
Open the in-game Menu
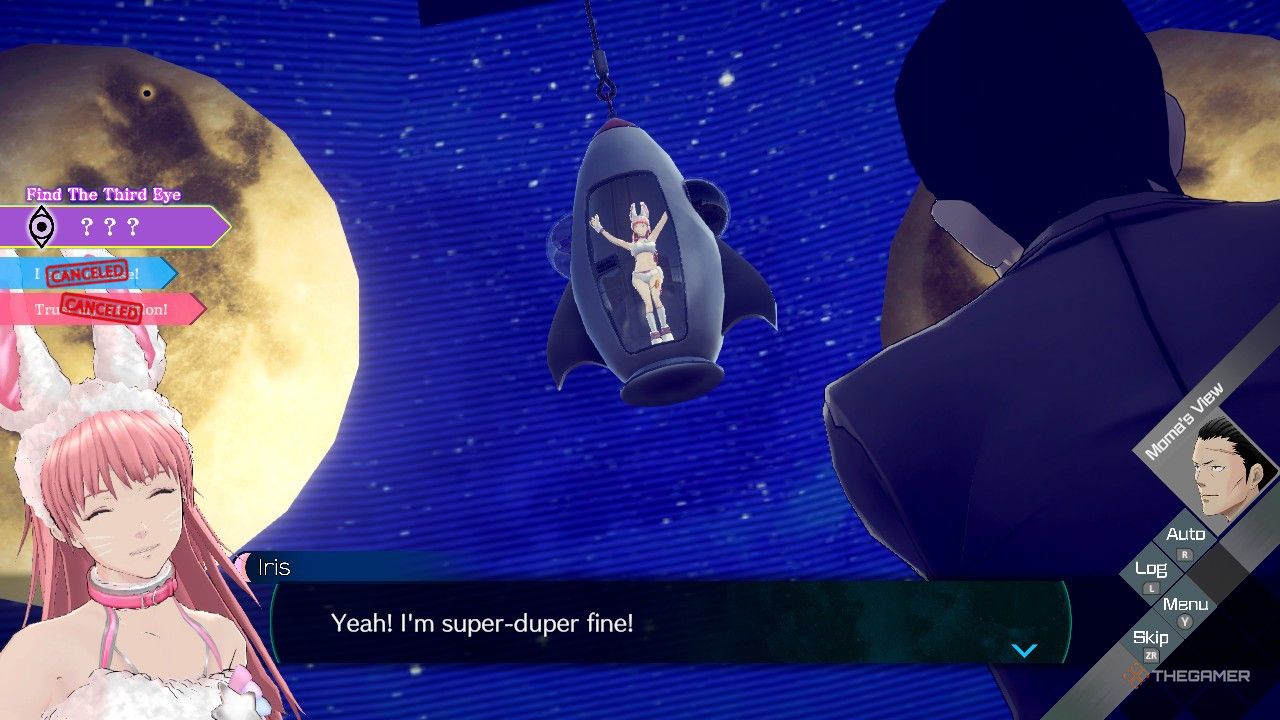point(1187,604)
